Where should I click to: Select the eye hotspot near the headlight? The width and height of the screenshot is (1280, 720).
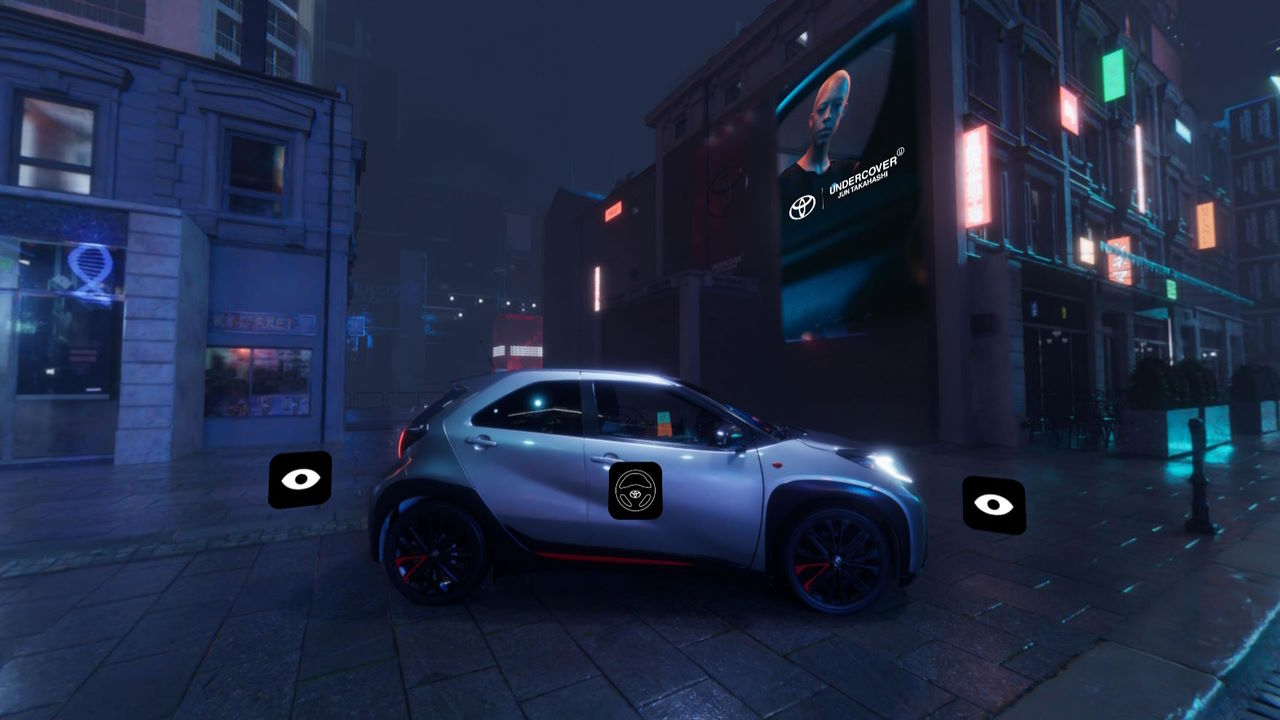point(993,504)
